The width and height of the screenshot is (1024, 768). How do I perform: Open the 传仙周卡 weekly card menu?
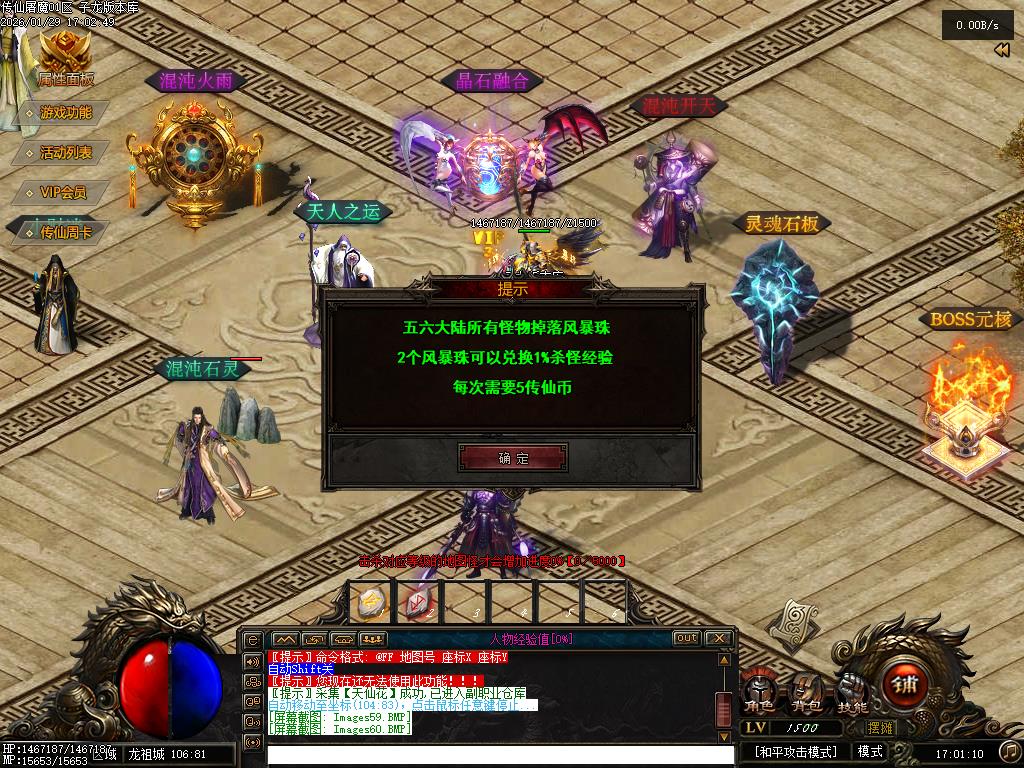click(65, 232)
